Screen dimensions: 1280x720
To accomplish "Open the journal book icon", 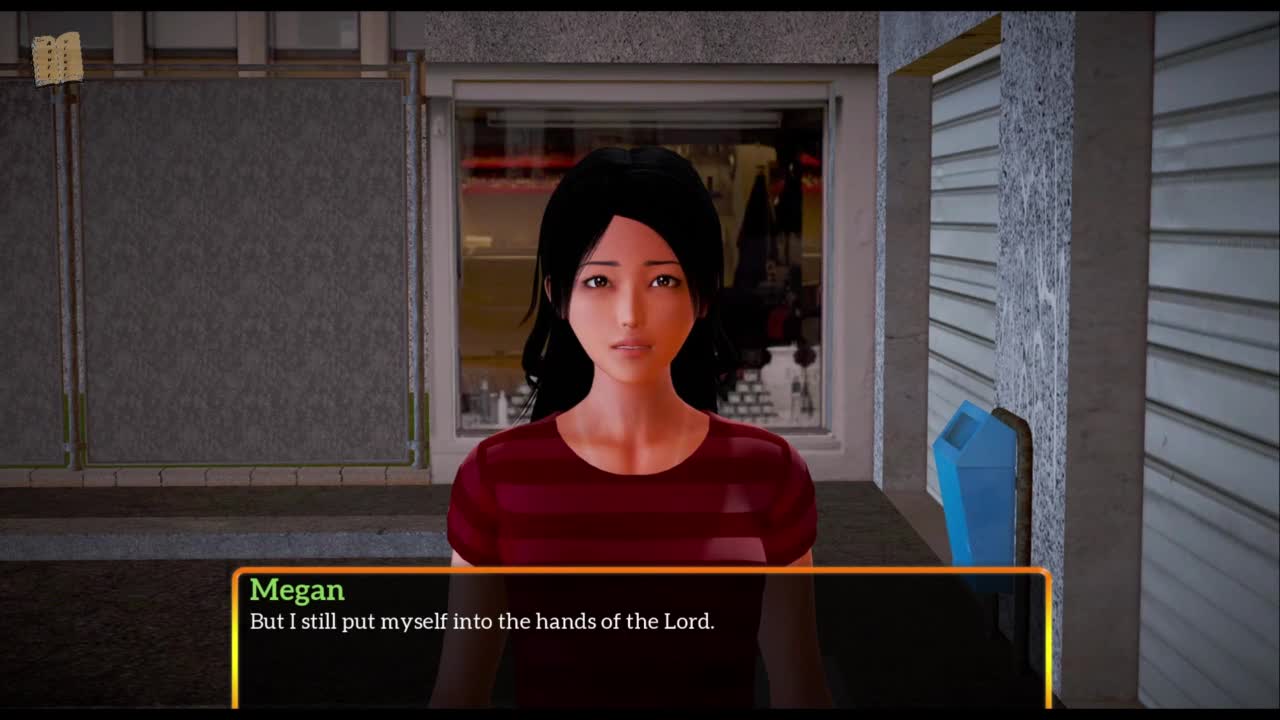I will click(57, 59).
